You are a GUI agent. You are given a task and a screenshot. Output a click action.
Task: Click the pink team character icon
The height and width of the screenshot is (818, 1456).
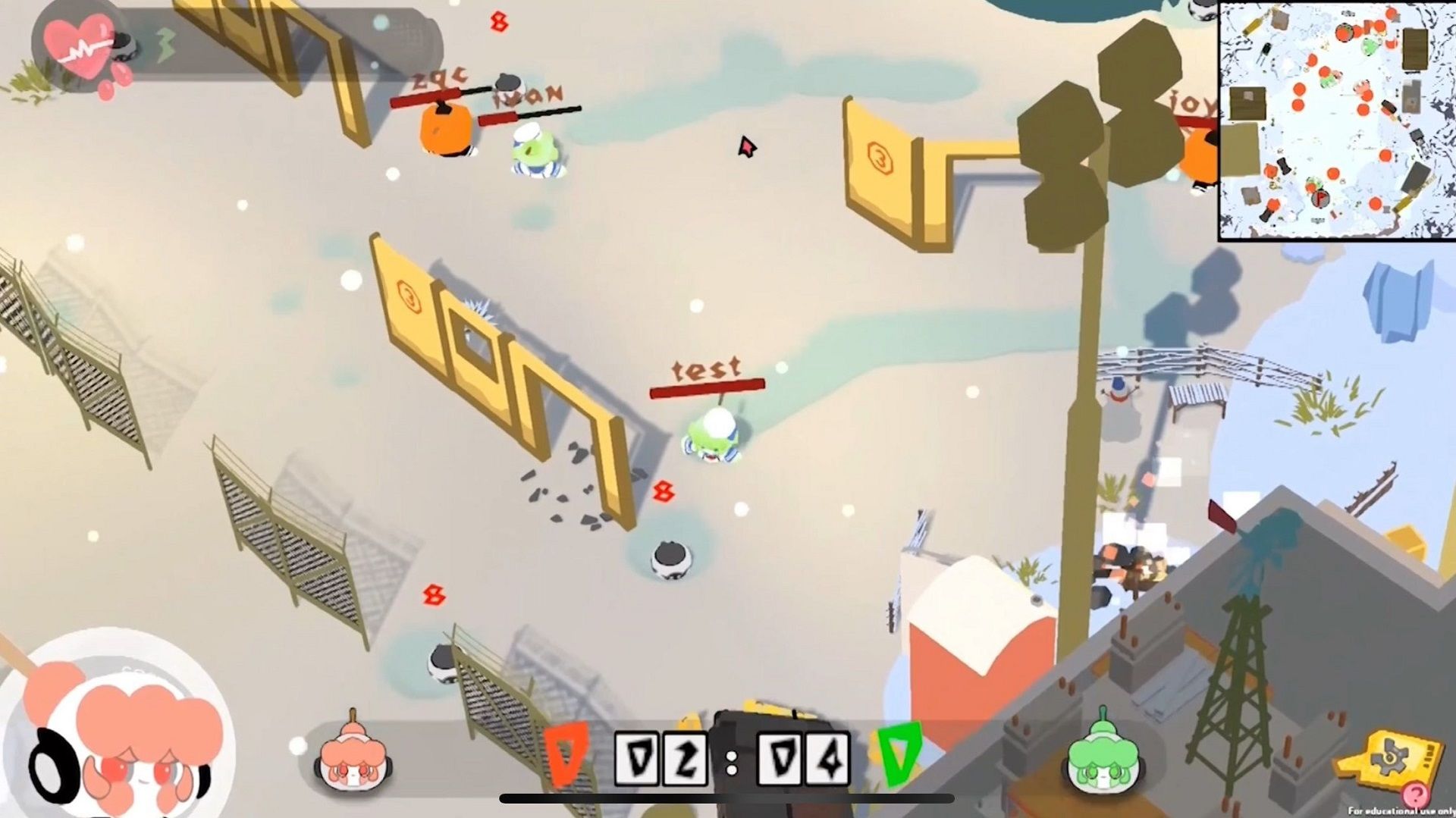point(353,757)
